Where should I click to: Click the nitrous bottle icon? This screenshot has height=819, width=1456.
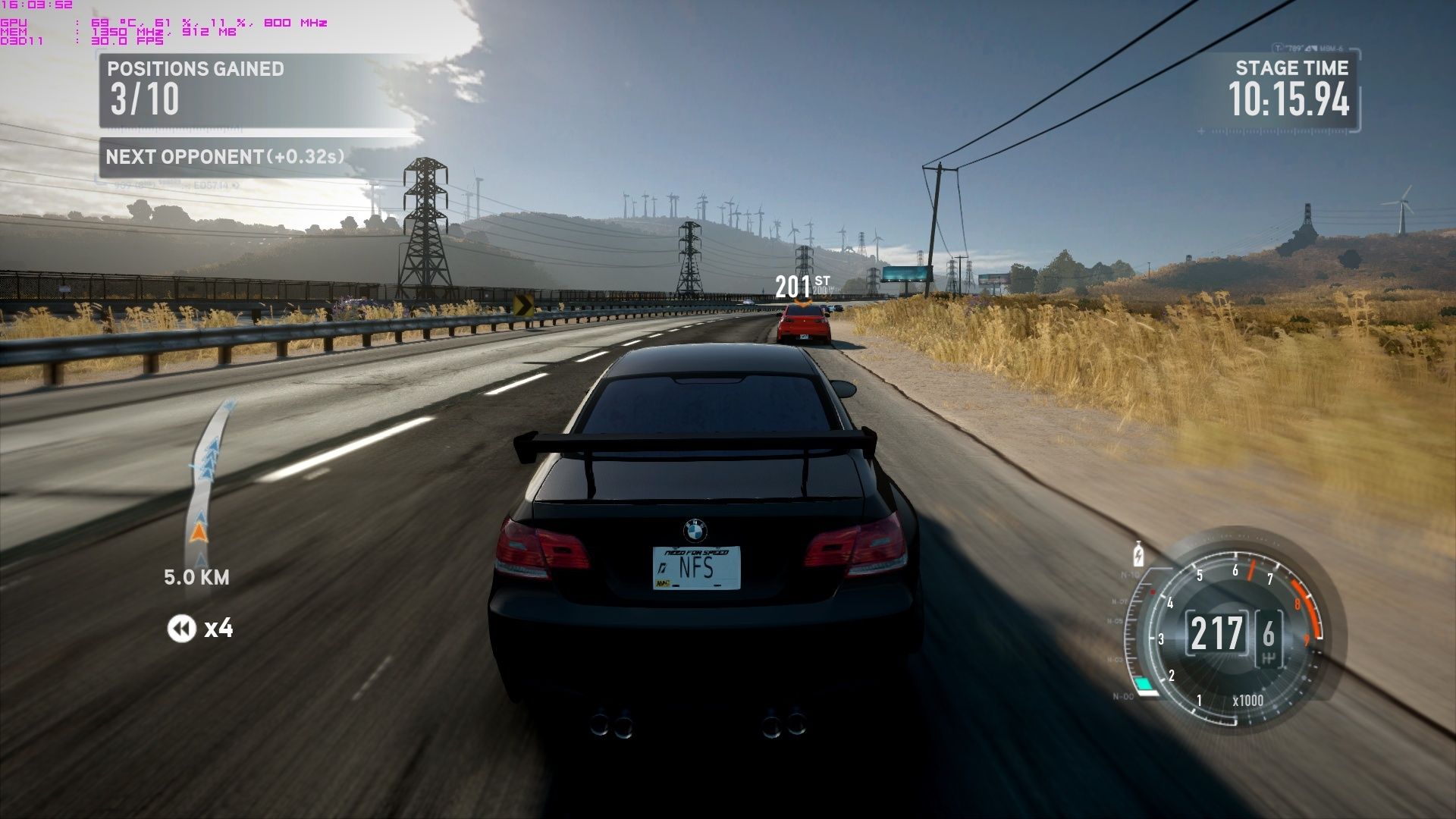pyautogui.click(x=1137, y=554)
